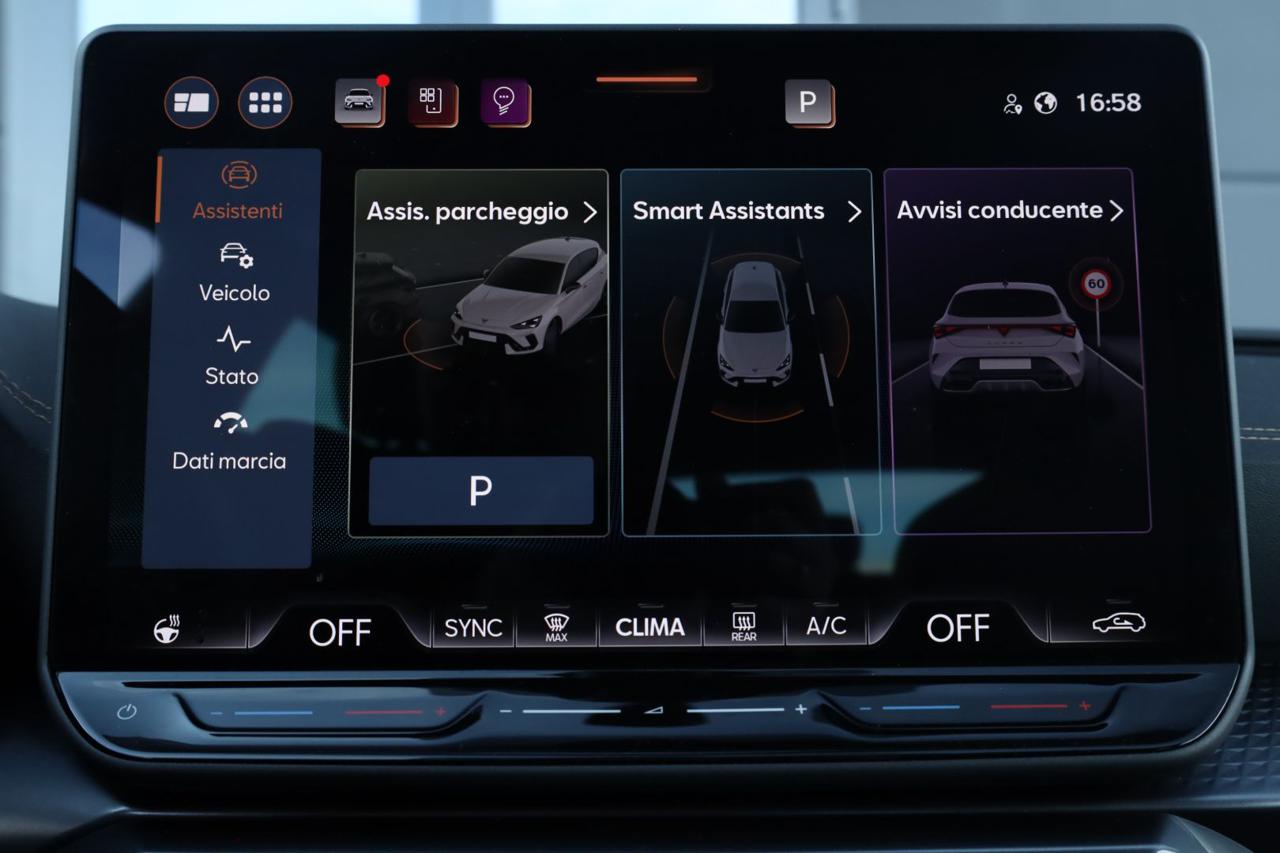The image size is (1280, 853).
Task: Click the split-screen home view icon
Action: click(x=191, y=102)
